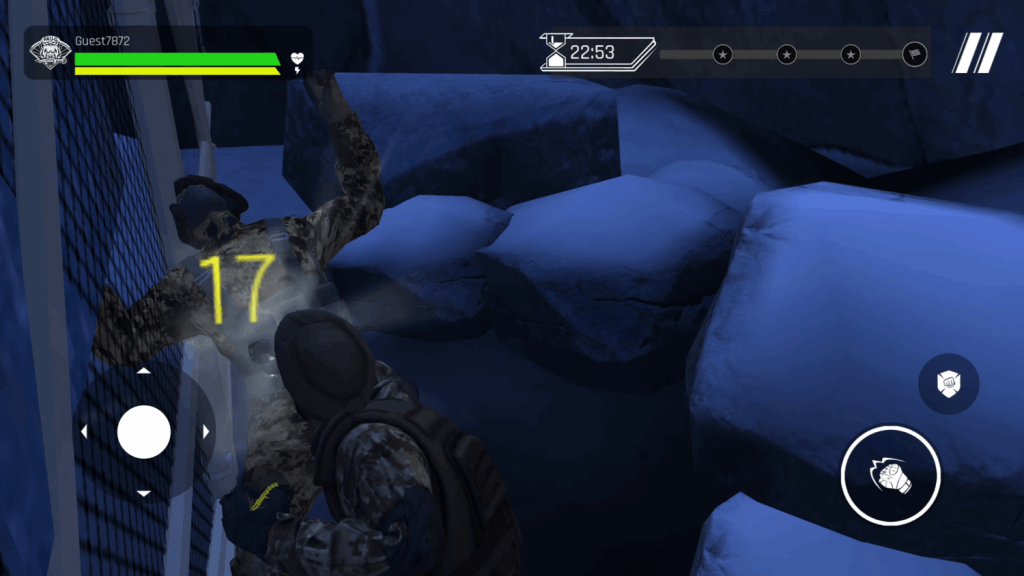Activate the shield block button
Screen dimensions: 1024x576
(x=948, y=384)
